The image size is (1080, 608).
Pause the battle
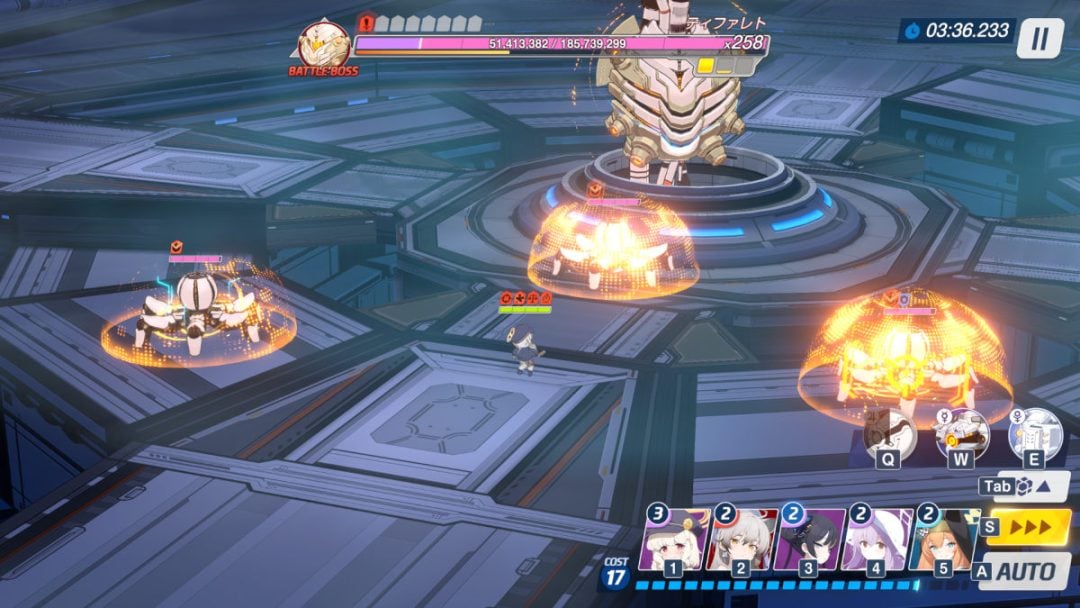click(1040, 38)
